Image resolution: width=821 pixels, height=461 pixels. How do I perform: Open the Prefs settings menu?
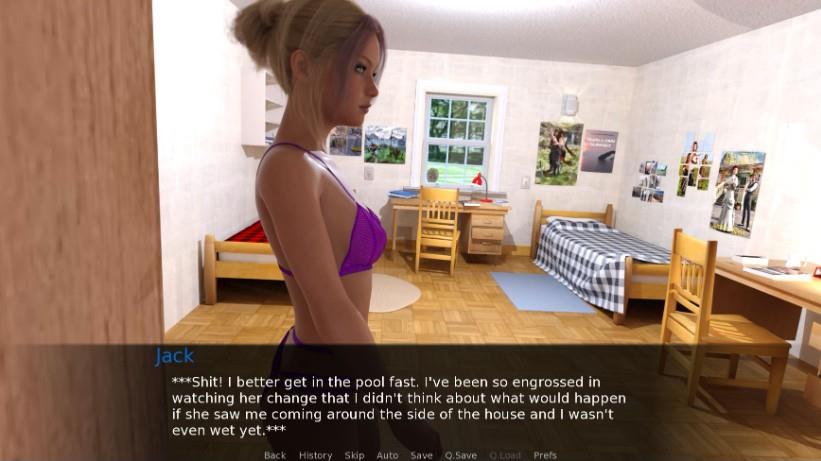tap(545, 455)
